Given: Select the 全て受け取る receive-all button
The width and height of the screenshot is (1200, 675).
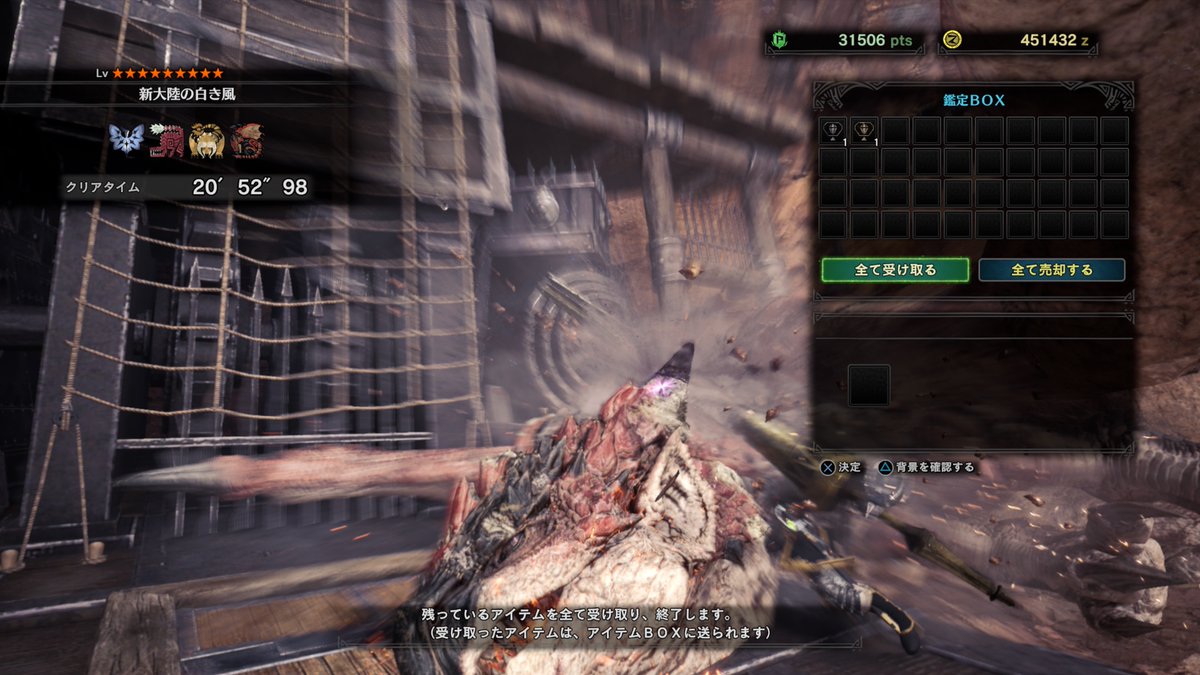Looking at the screenshot, I should tap(895, 270).
